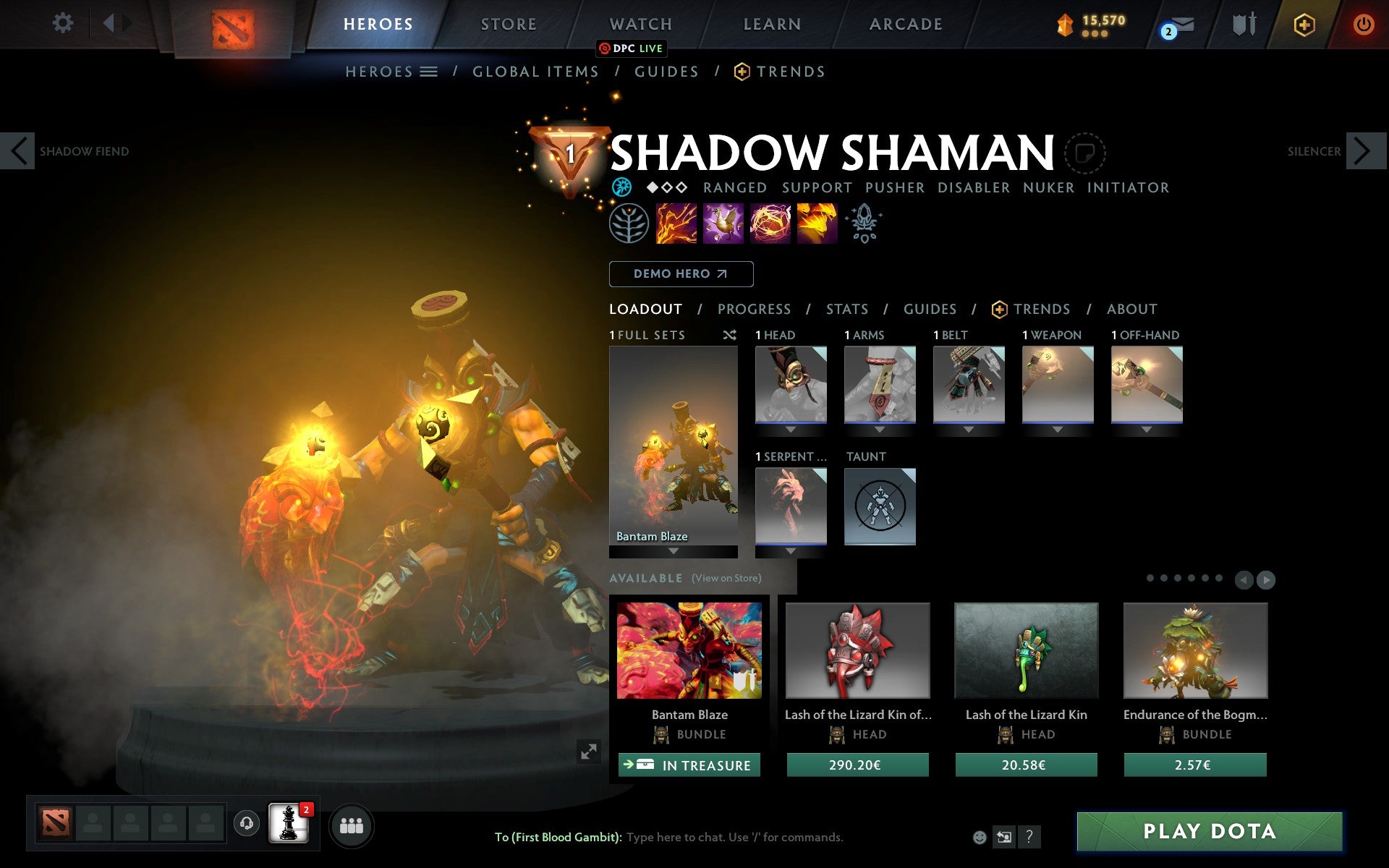Switch to the Progress tab
The image size is (1389, 868).
(x=754, y=309)
